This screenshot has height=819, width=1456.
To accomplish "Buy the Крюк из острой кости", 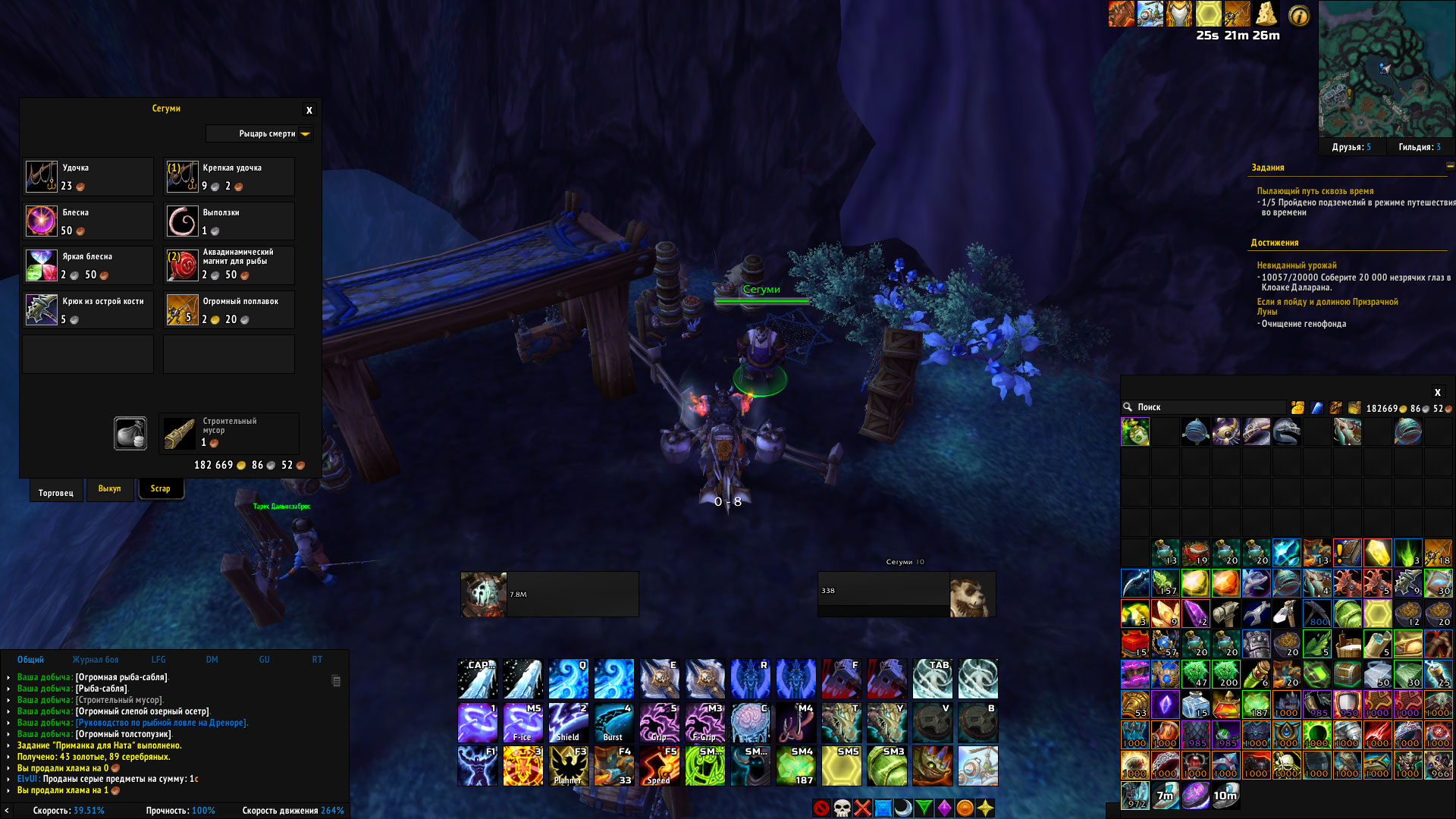I will coord(42,310).
